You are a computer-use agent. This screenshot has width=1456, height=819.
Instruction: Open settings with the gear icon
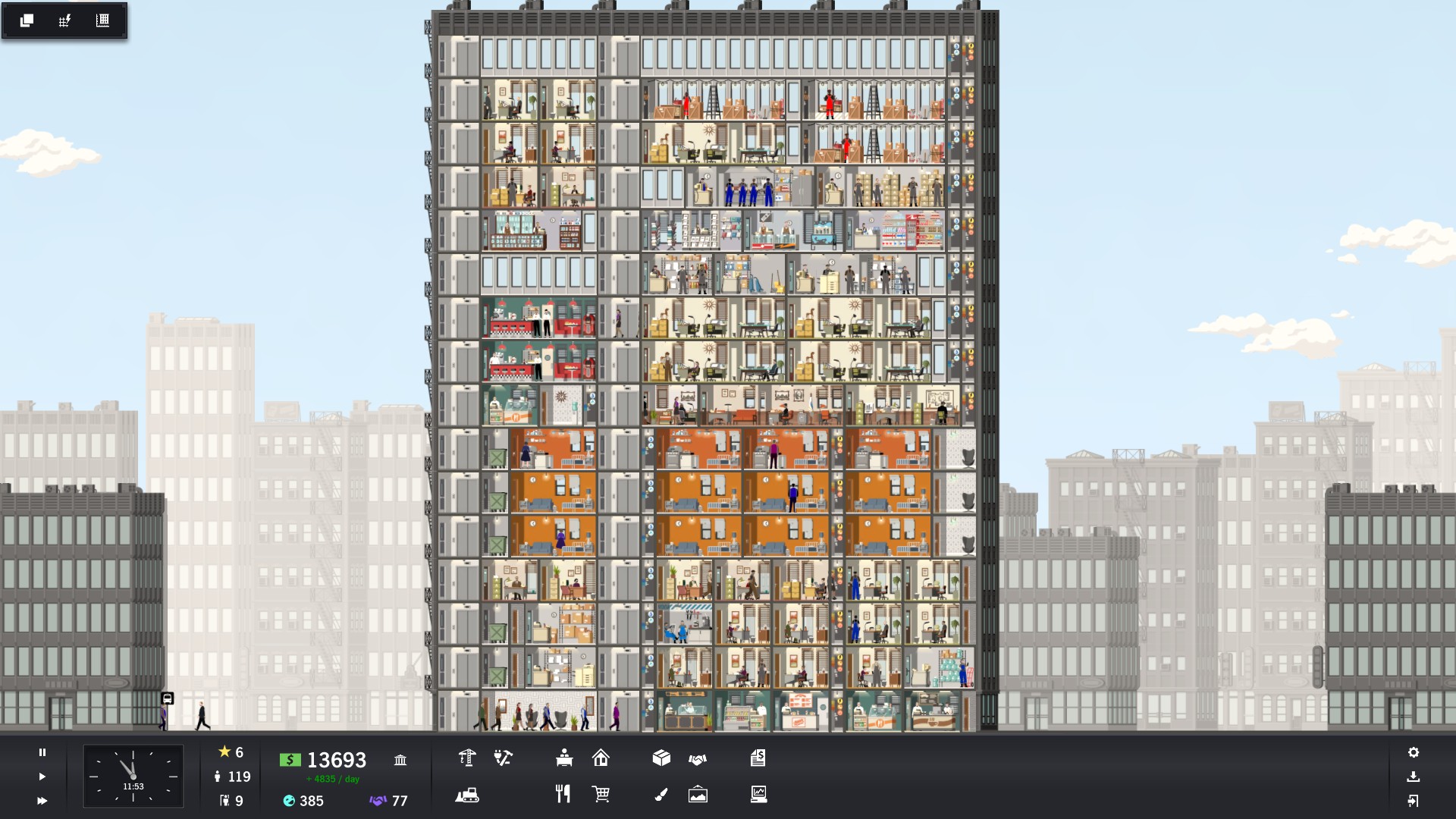(1414, 752)
